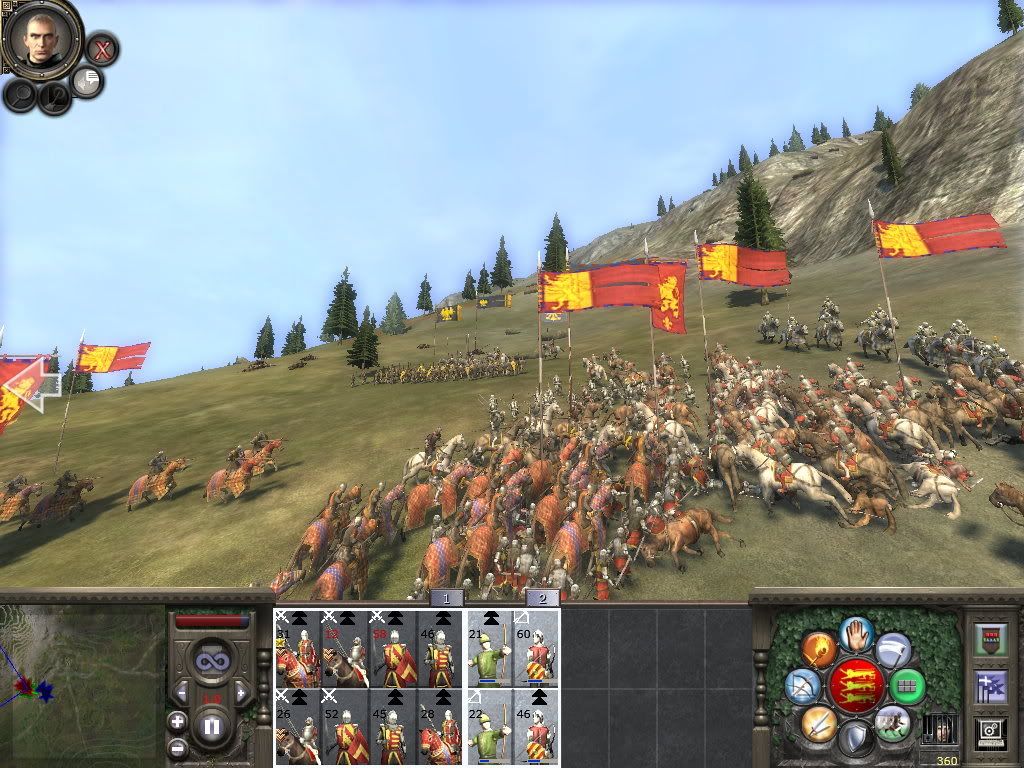This screenshot has width=1024, height=768.
Task: Open group formations with the green grid icon
Action: (x=908, y=687)
